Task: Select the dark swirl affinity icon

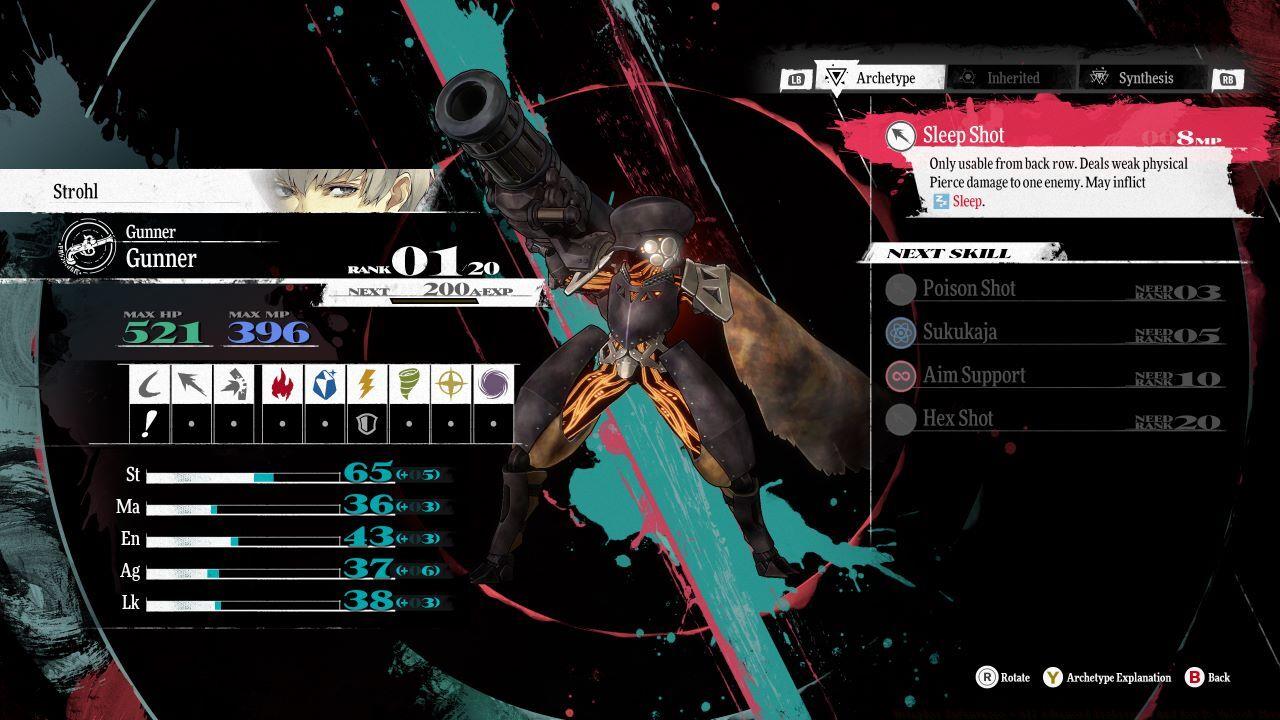Action: click(493, 383)
